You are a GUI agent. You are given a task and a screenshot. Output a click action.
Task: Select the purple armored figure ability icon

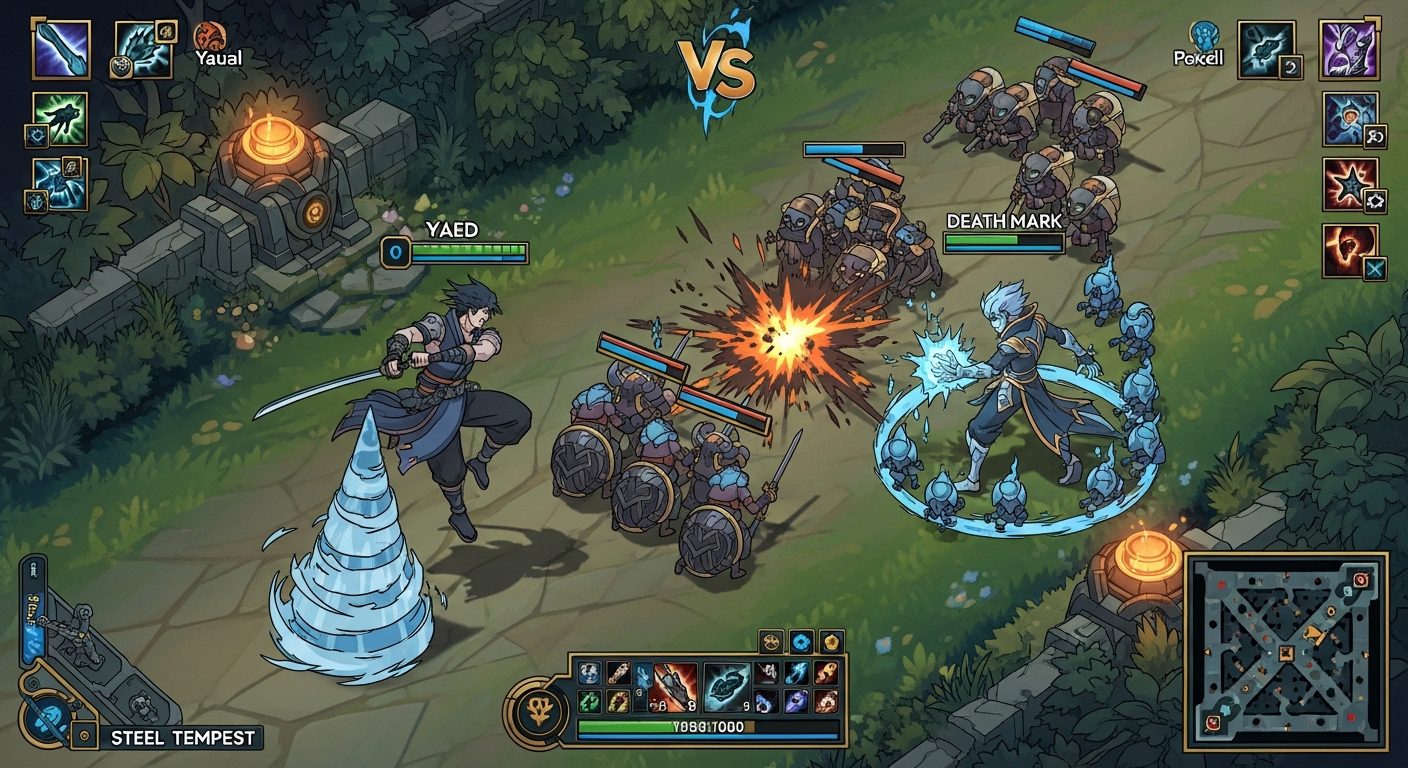coord(1349,49)
